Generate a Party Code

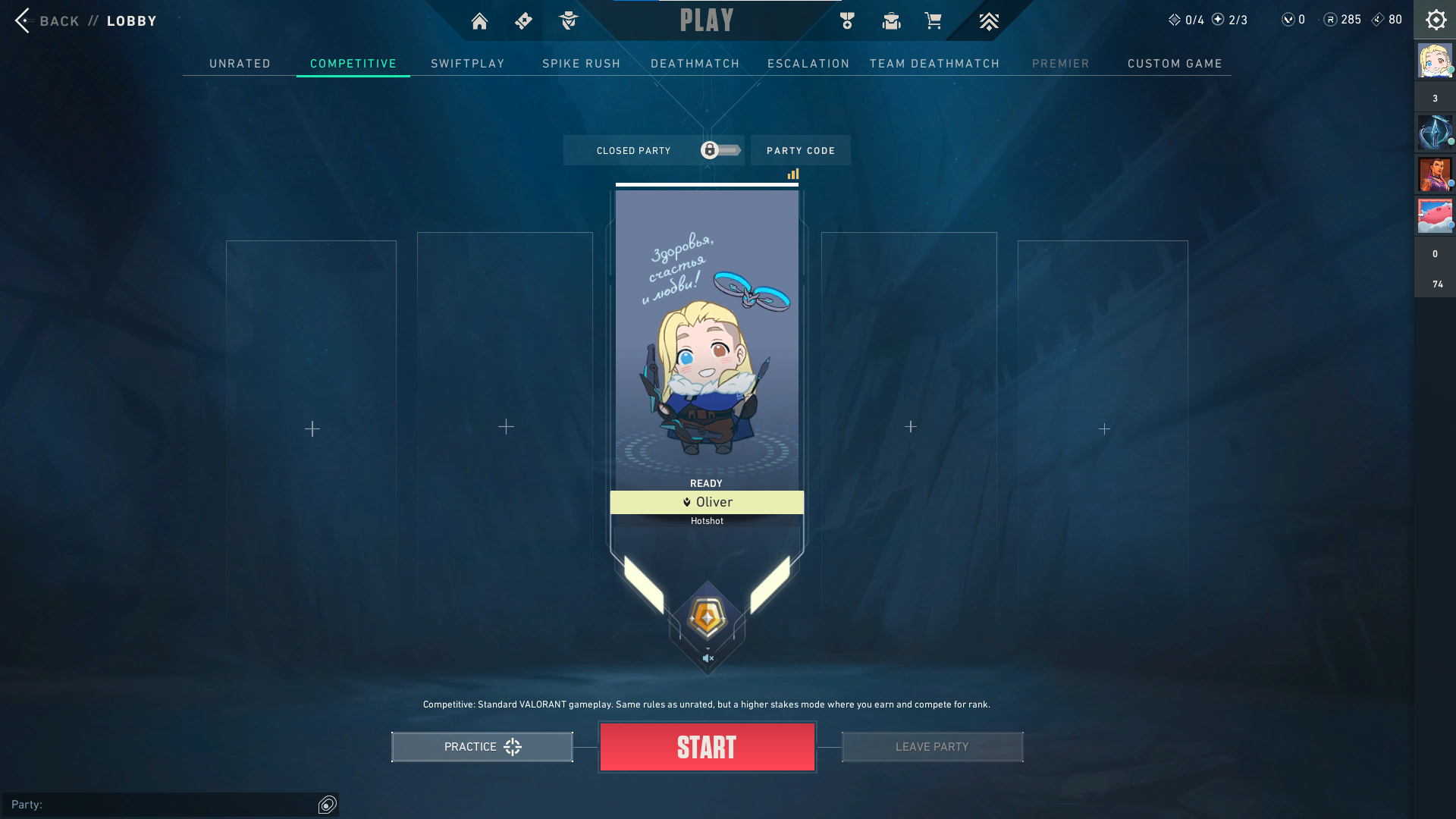800,151
